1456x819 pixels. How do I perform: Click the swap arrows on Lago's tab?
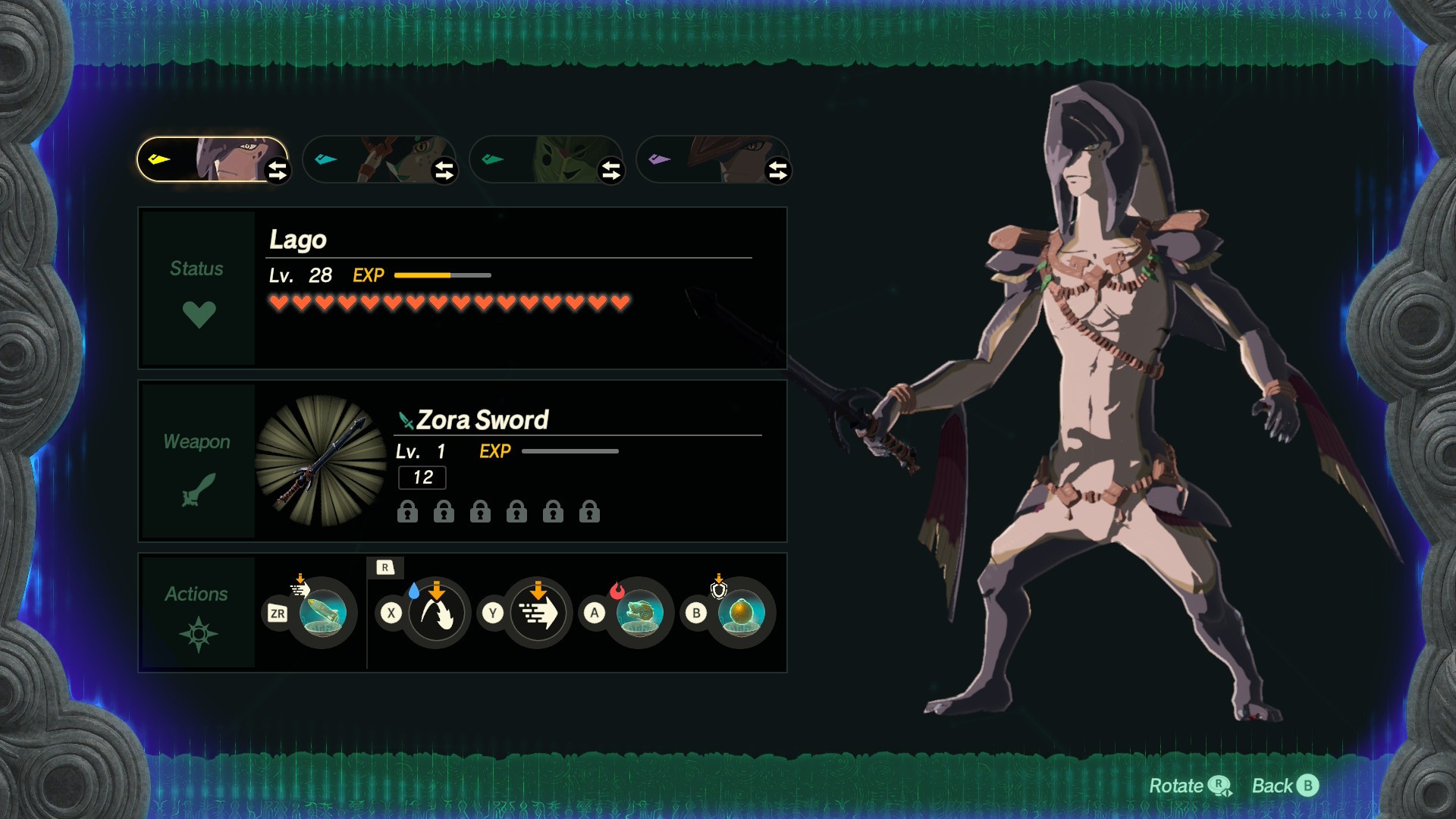[x=278, y=171]
